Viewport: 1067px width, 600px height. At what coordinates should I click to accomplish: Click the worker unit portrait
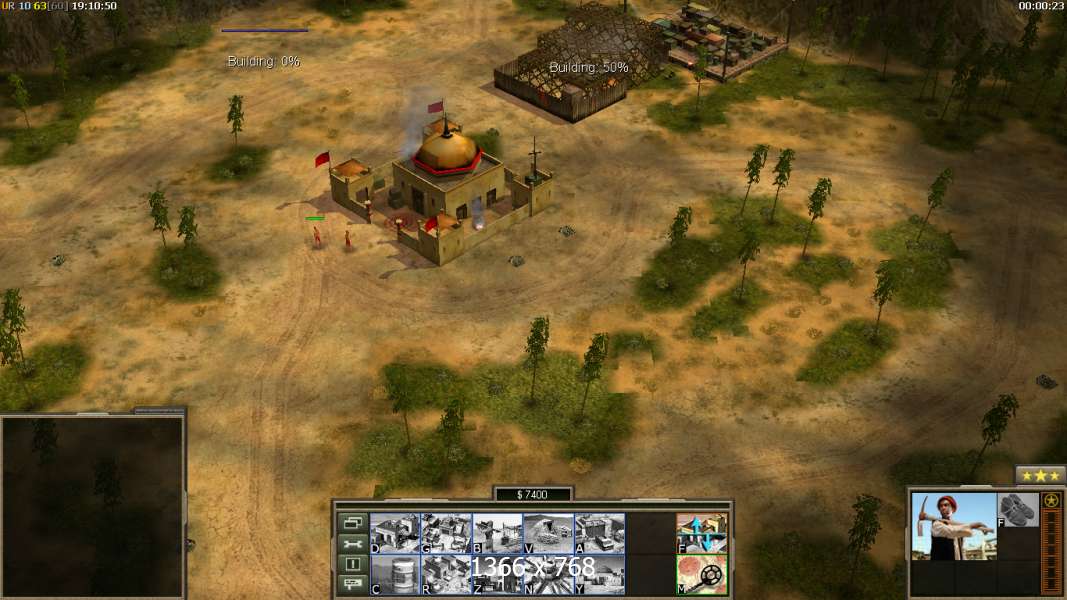click(x=954, y=526)
